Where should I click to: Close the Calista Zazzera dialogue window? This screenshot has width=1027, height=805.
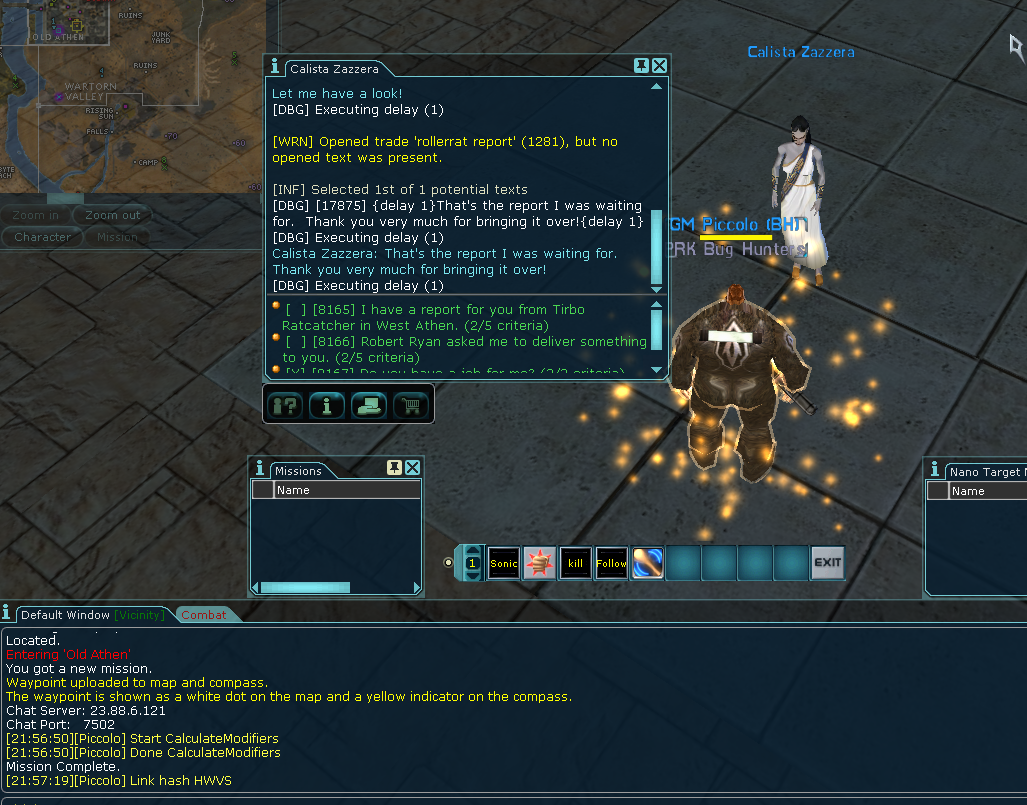tap(659, 66)
